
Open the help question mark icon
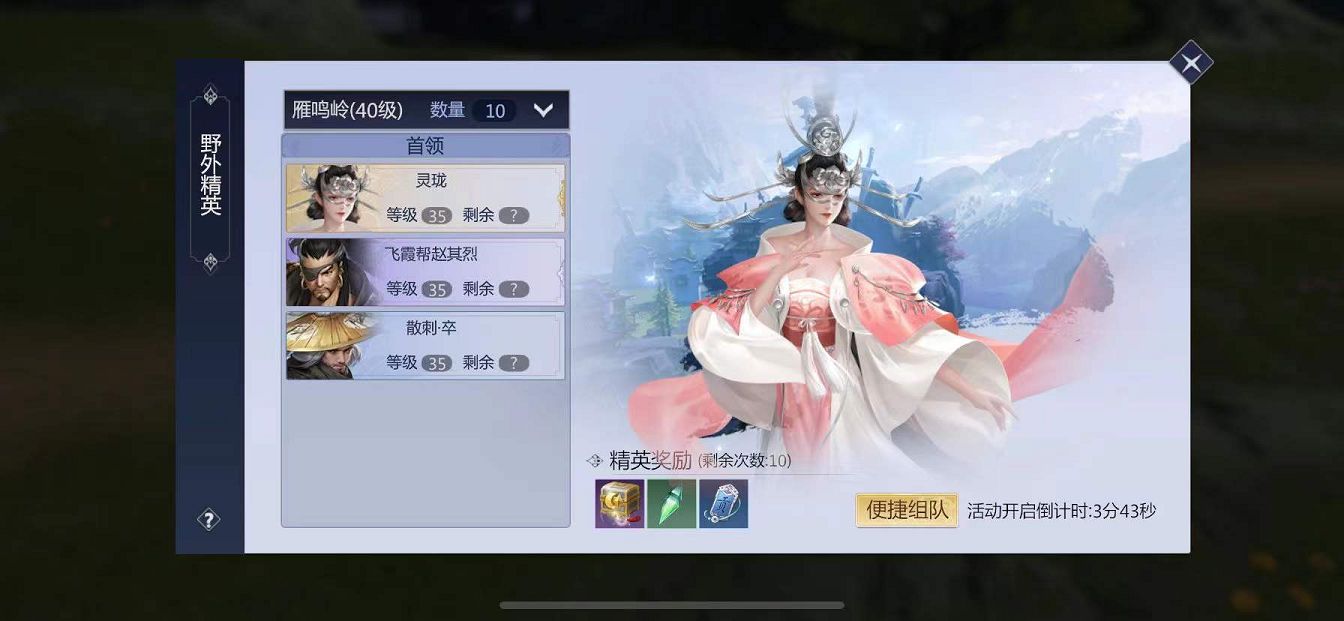pos(208,519)
